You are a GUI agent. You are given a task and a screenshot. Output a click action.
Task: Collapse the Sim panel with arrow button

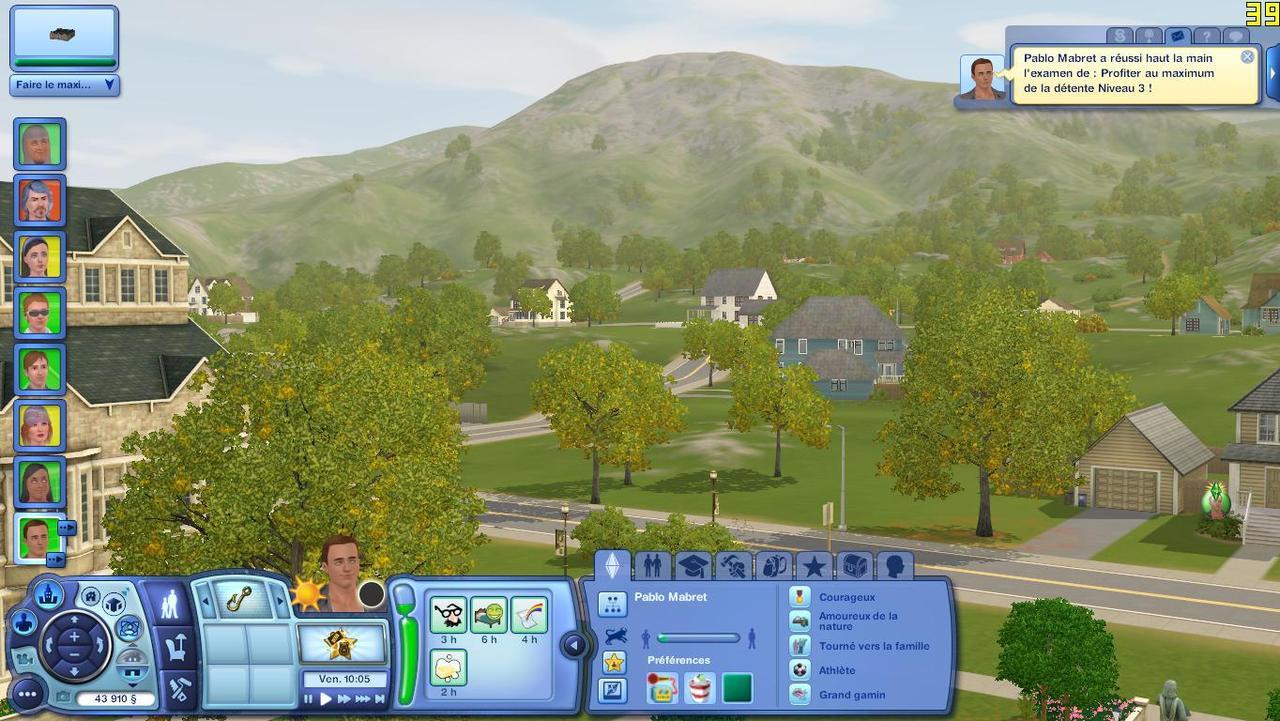tap(574, 645)
